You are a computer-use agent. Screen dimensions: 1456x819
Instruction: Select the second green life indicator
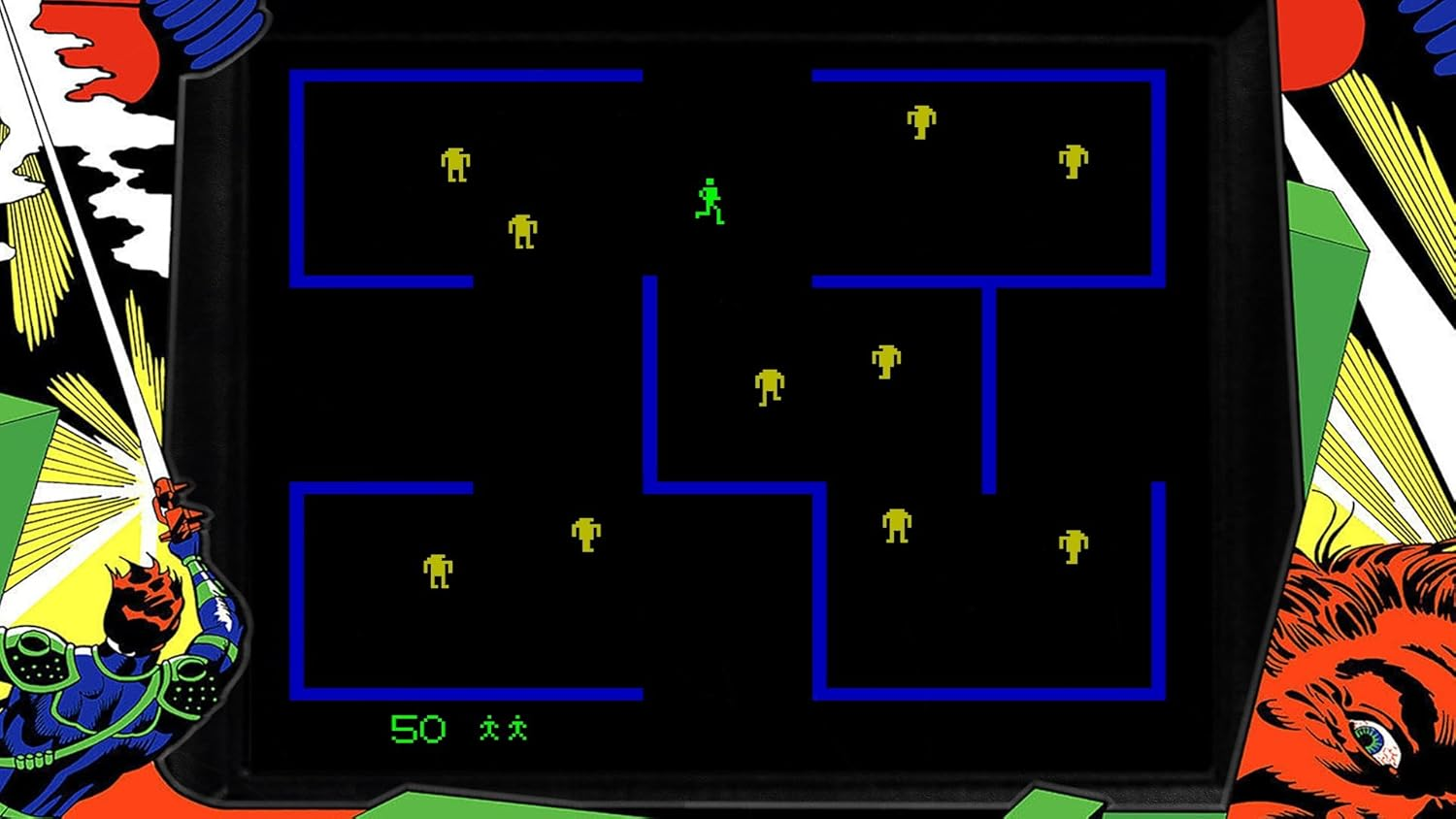click(517, 726)
